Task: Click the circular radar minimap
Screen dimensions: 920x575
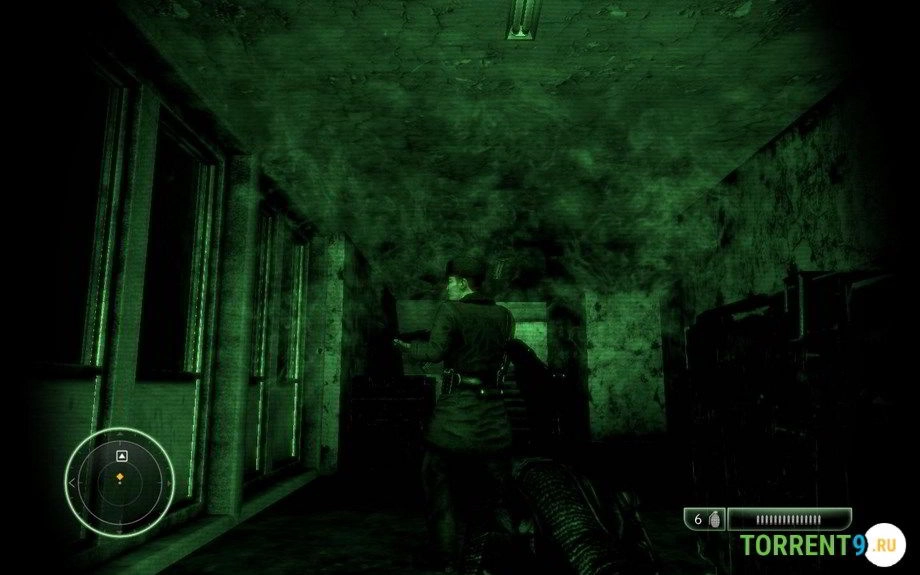Action: (119, 481)
